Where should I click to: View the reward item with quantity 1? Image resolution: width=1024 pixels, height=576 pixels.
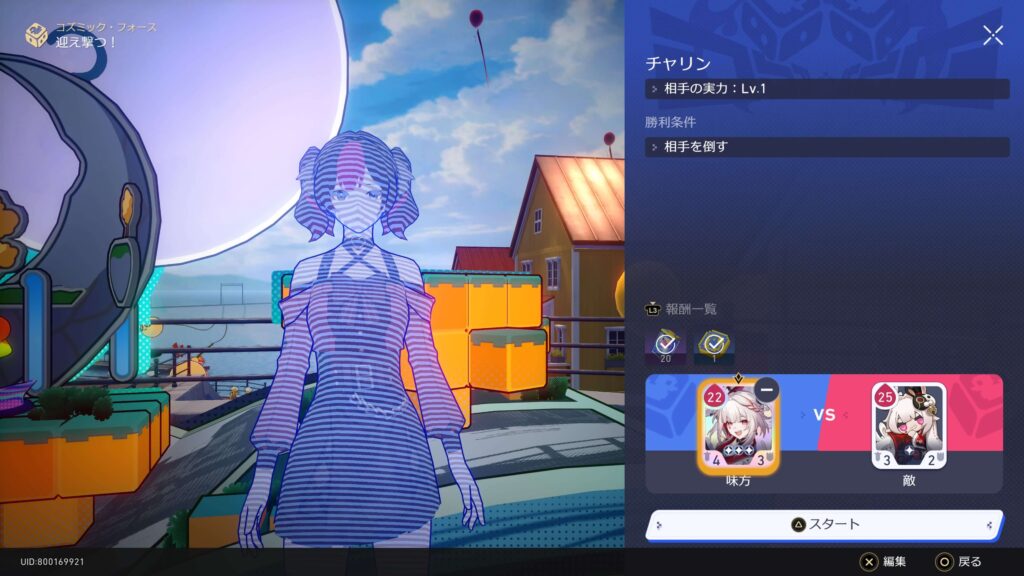[x=714, y=346]
